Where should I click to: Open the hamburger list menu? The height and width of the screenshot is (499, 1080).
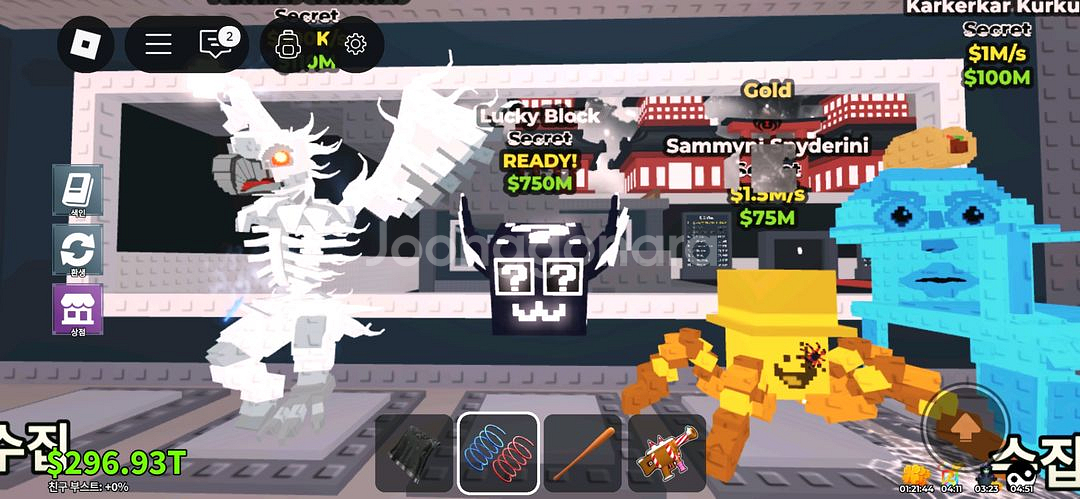[x=159, y=44]
